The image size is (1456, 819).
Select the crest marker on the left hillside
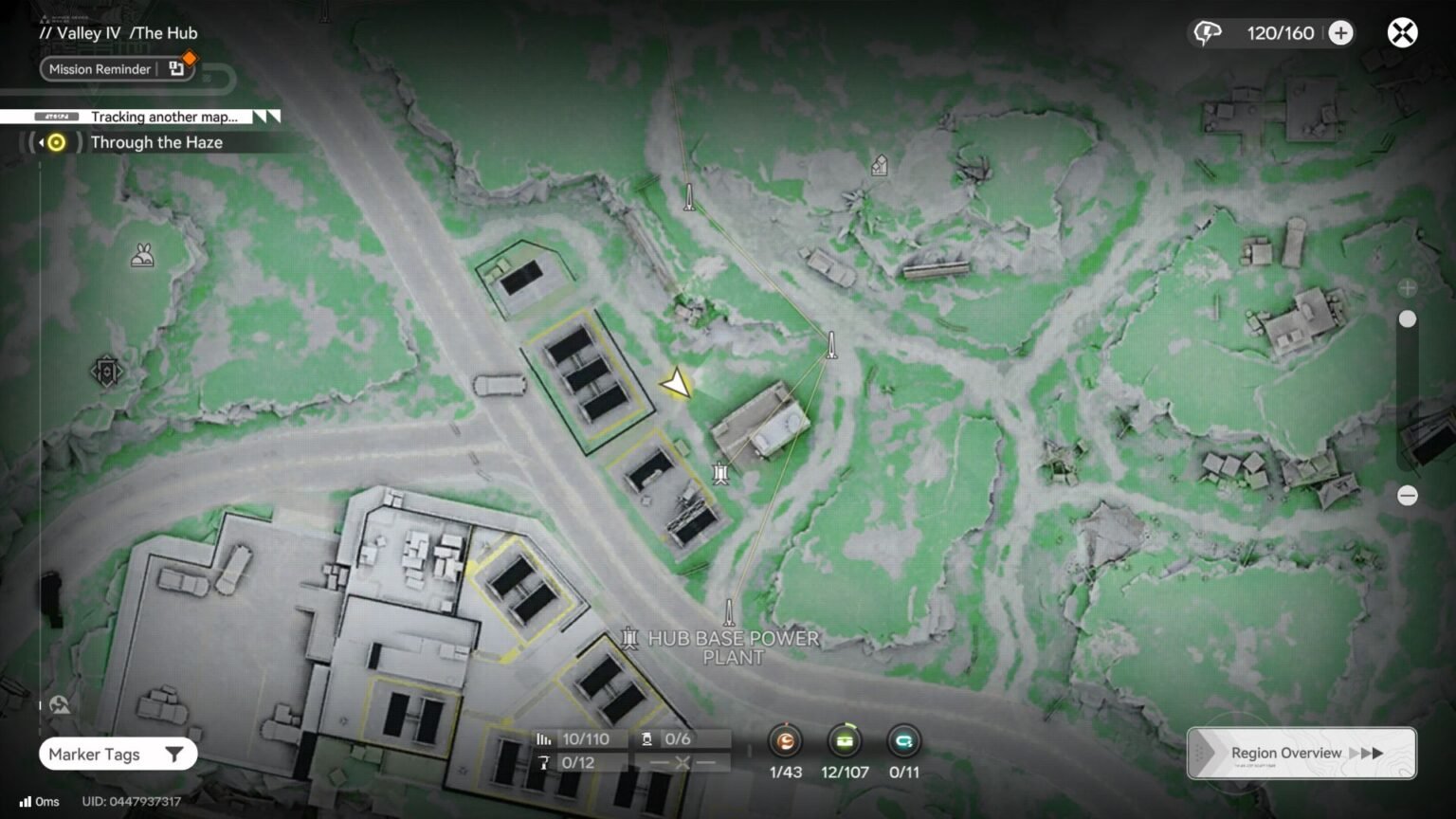[106, 371]
